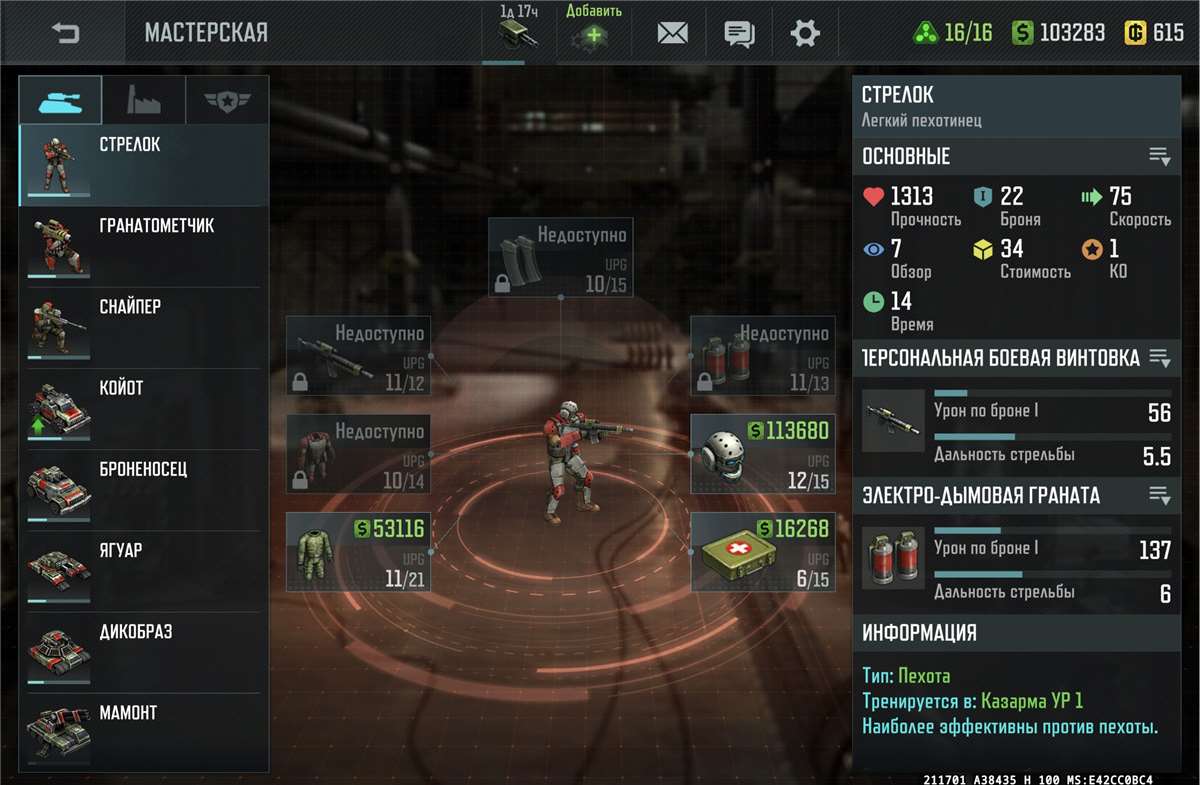The height and width of the screenshot is (785, 1200).
Task: Select the Стрелок unit in the list
Action: coord(143,165)
